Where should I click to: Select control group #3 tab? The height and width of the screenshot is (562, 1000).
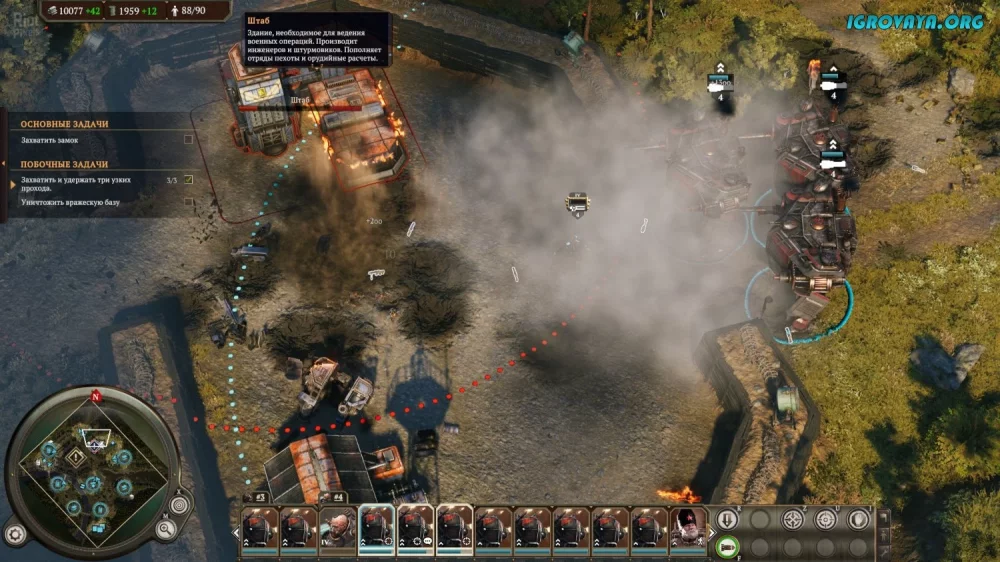click(x=258, y=497)
